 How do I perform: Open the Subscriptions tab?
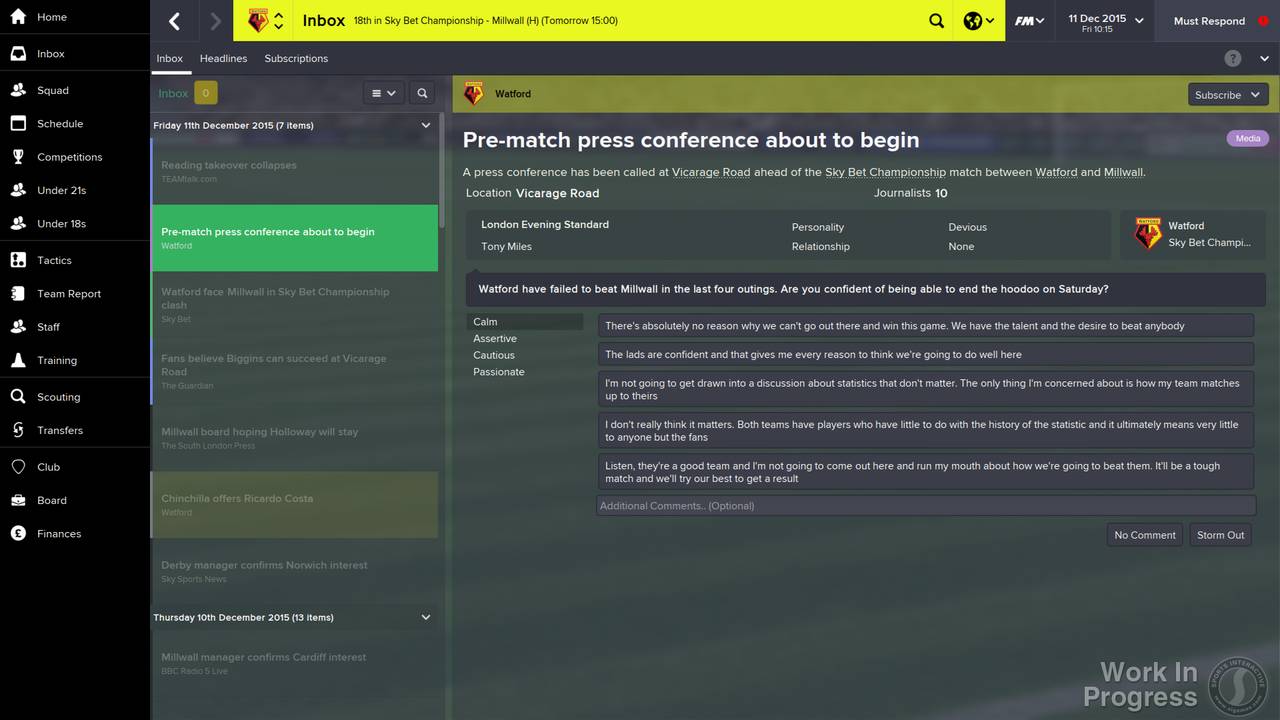click(296, 58)
